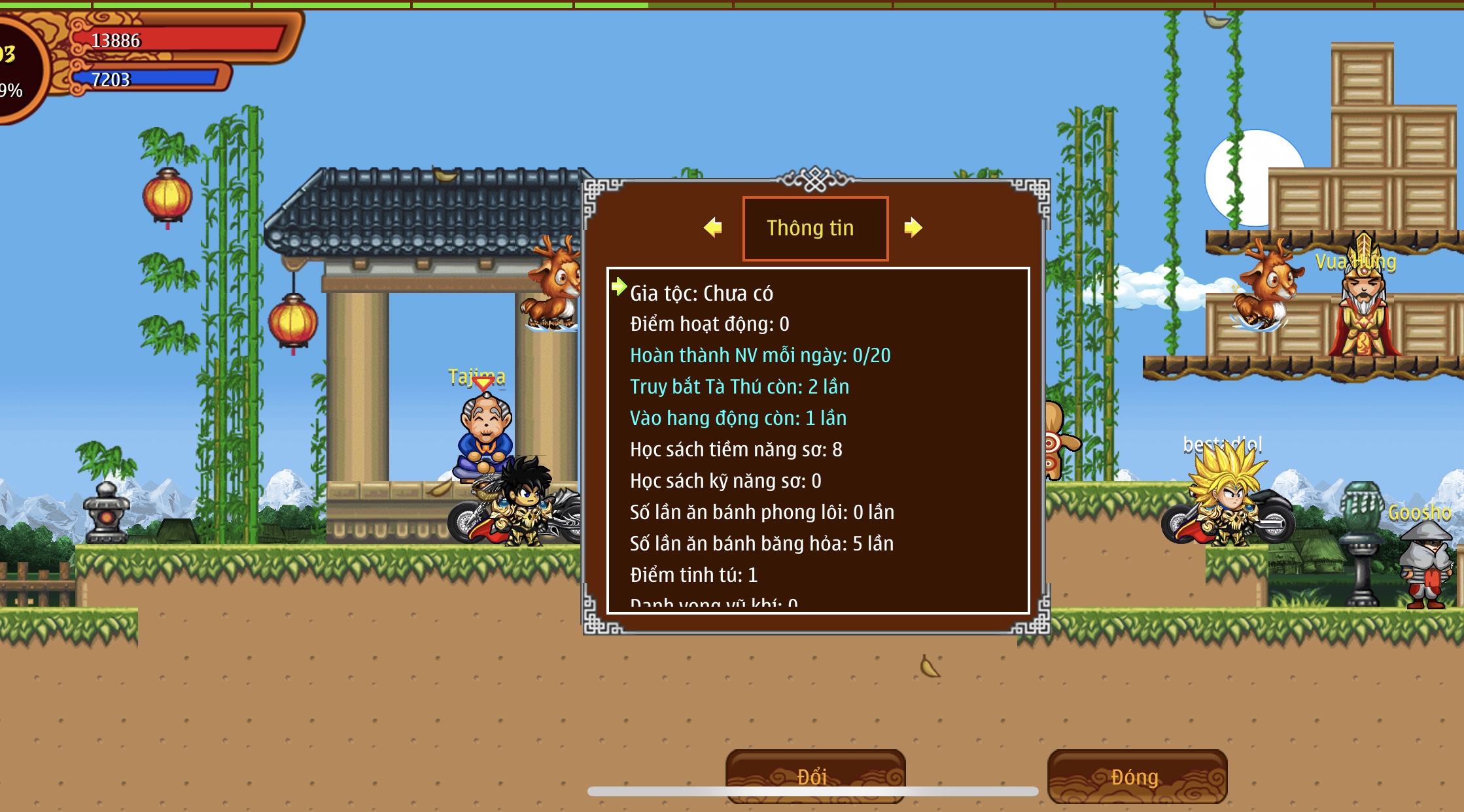Select the Gia tộc: Chưa có row
Screen dimensions: 1464x812
701,294
